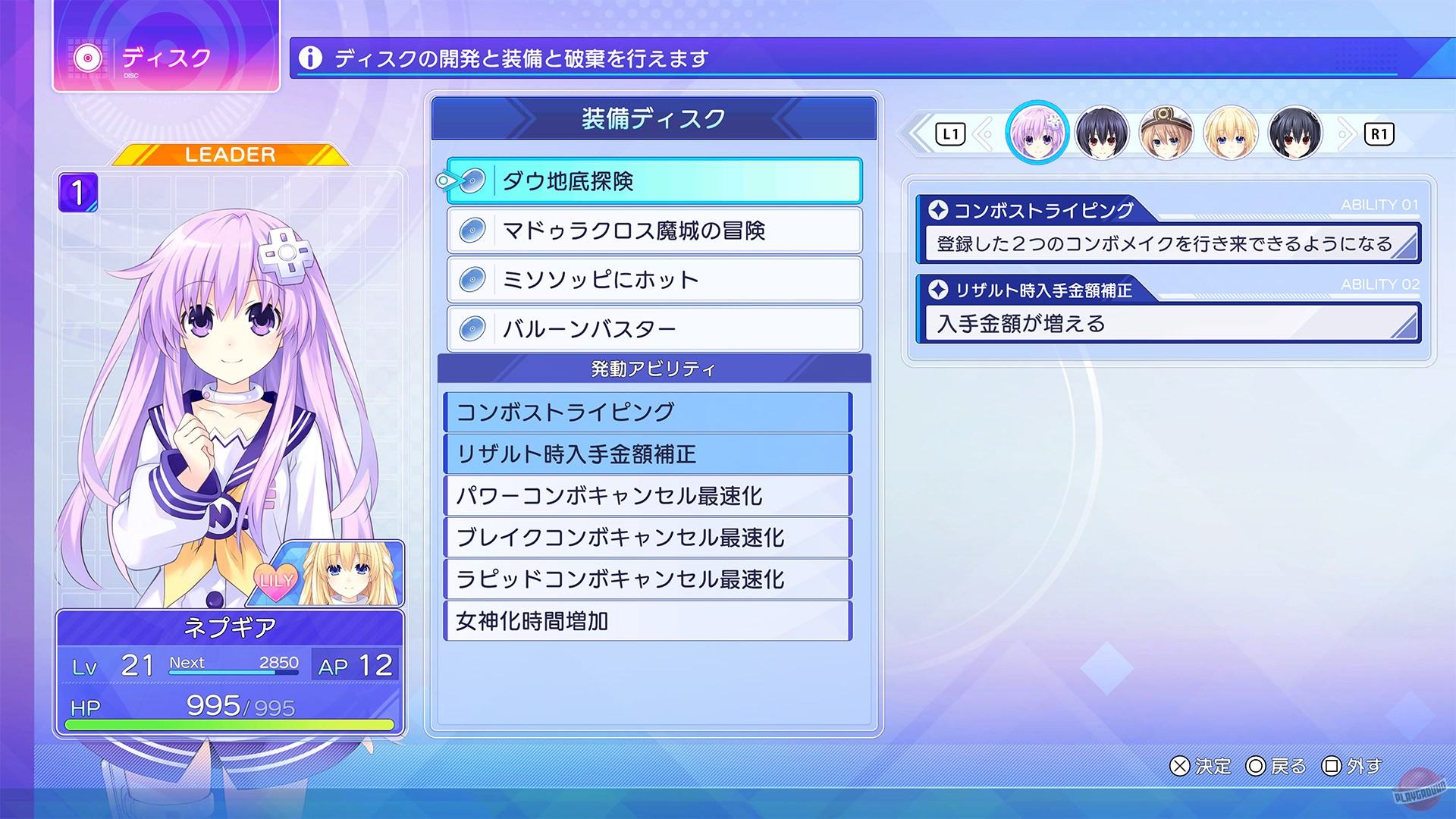Toggle 女神化時間増加 in the ability list

(x=646, y=621)
